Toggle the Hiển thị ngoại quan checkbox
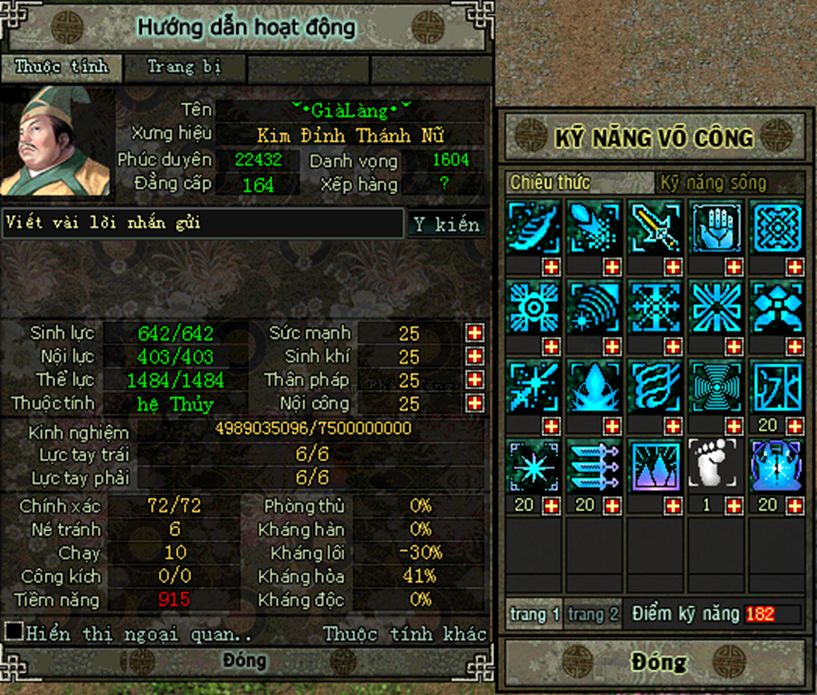The width and height of the screenshot is (817, 695). click(x=14, y=632)
